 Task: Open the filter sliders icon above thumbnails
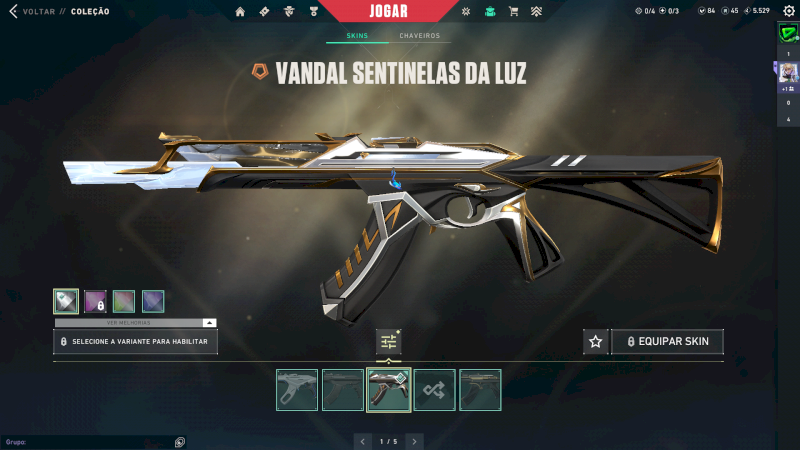tap(389, 342)
